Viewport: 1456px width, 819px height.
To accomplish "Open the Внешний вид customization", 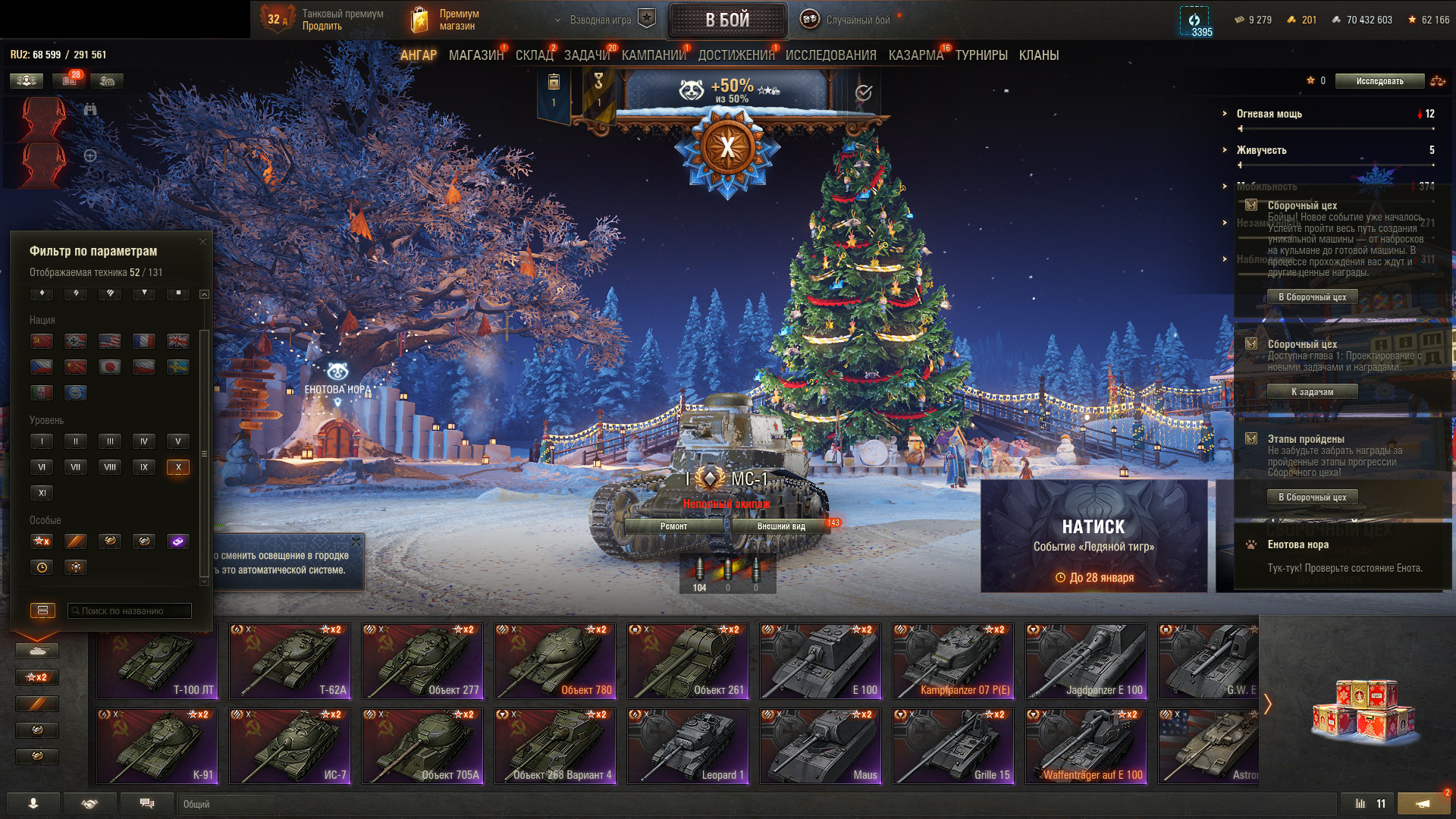I will (780, 526).
